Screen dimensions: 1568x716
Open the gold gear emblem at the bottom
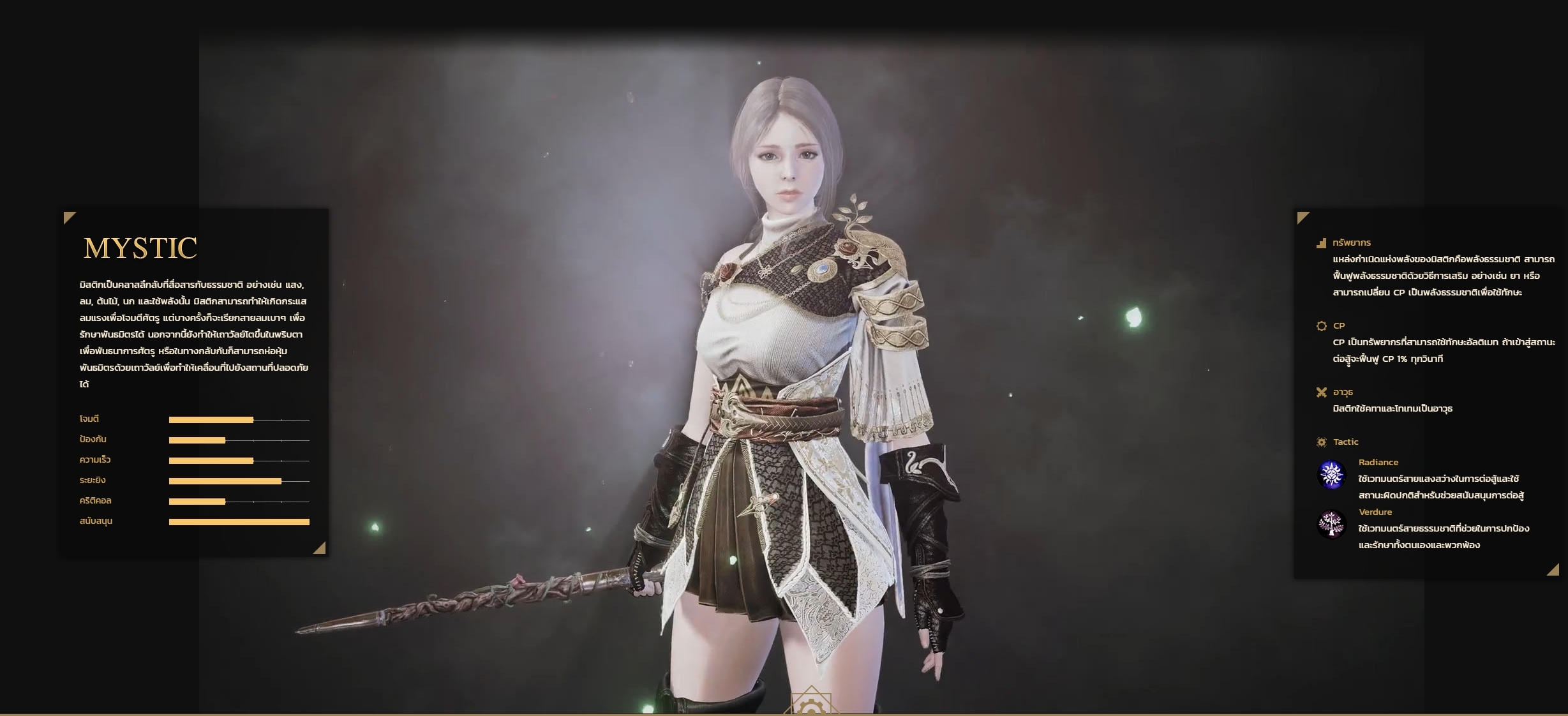click(811, 705)
